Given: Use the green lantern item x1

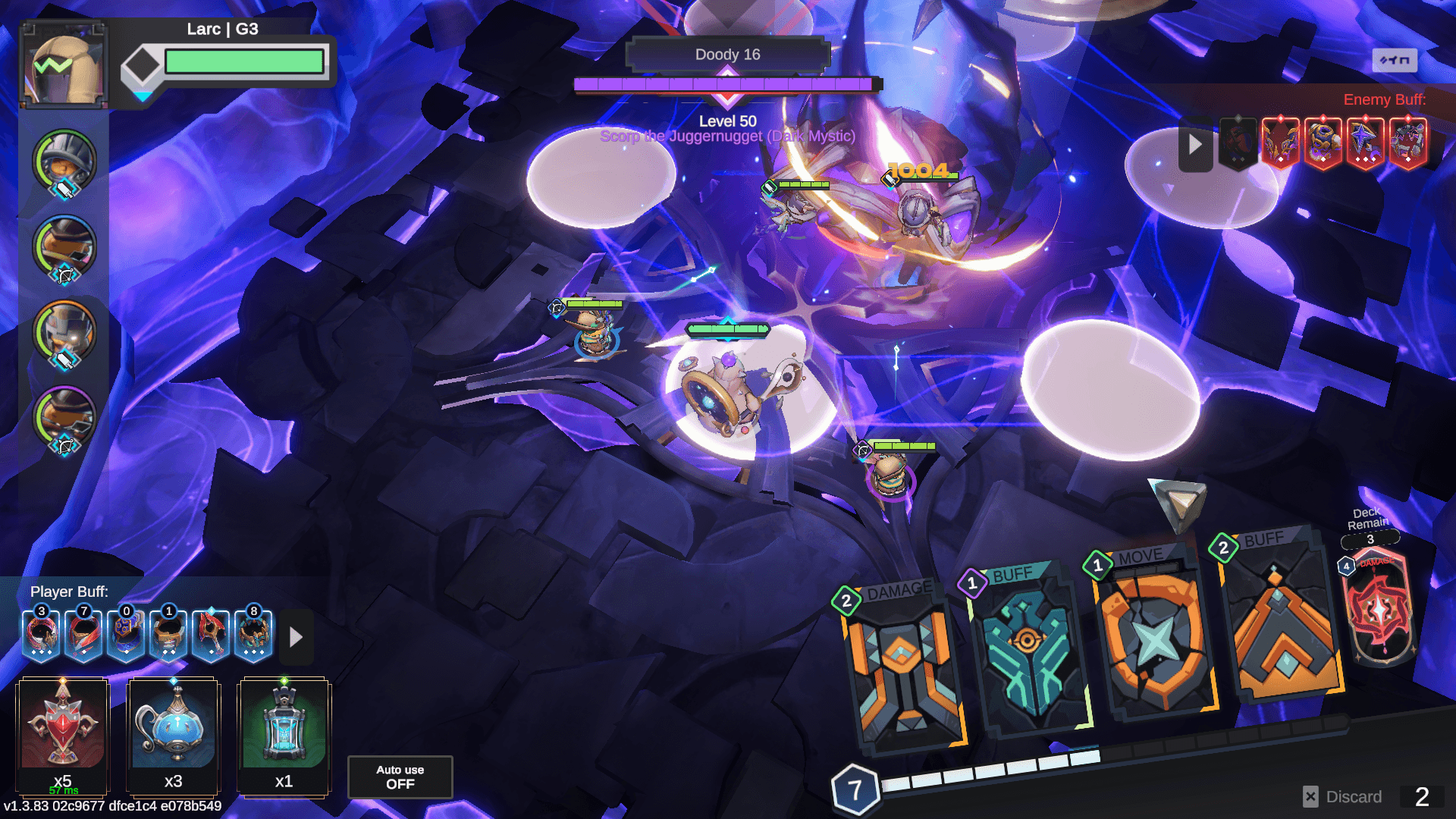Looking at the screenshot, I should coord(284,728).
